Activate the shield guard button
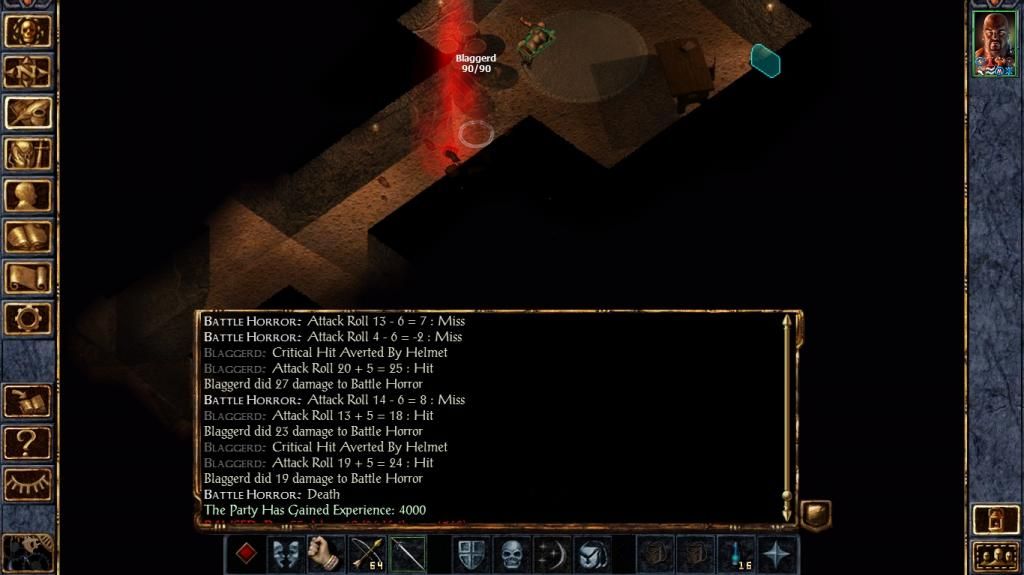1024x575 pixels. pyautogui.click(x=471, y=554)
